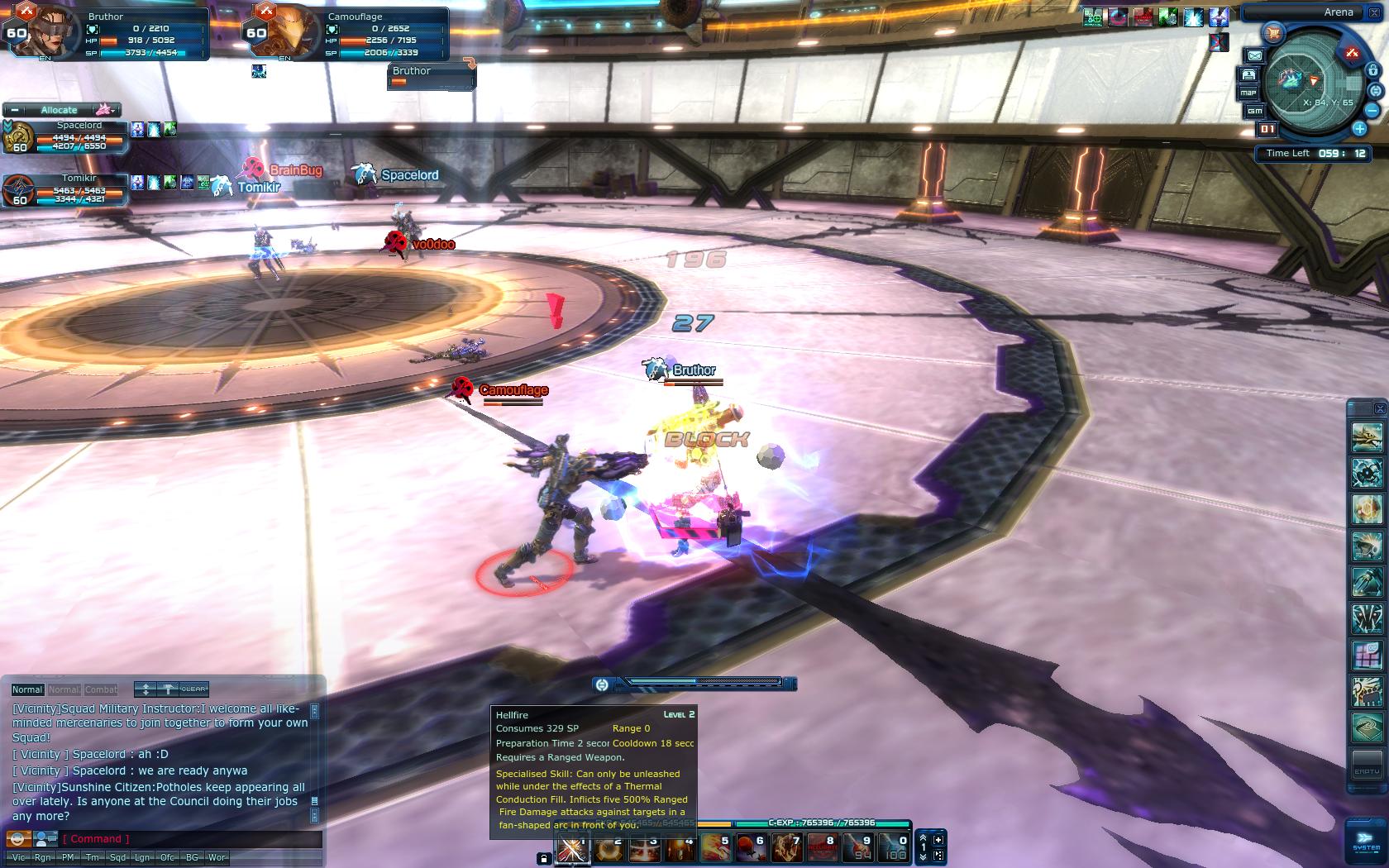Viewport: 1389px width, 868px height.
Task: Use hotbar skill in slot 5
Action: pyautogui.click(x=717, y=849)
